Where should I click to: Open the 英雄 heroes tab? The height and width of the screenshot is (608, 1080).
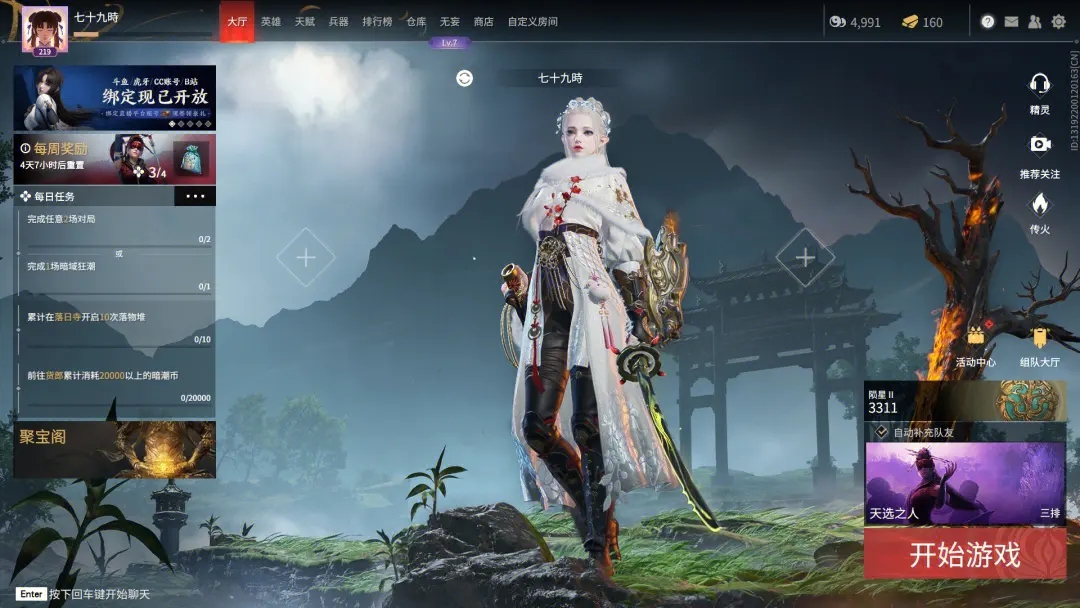(271, 21)
